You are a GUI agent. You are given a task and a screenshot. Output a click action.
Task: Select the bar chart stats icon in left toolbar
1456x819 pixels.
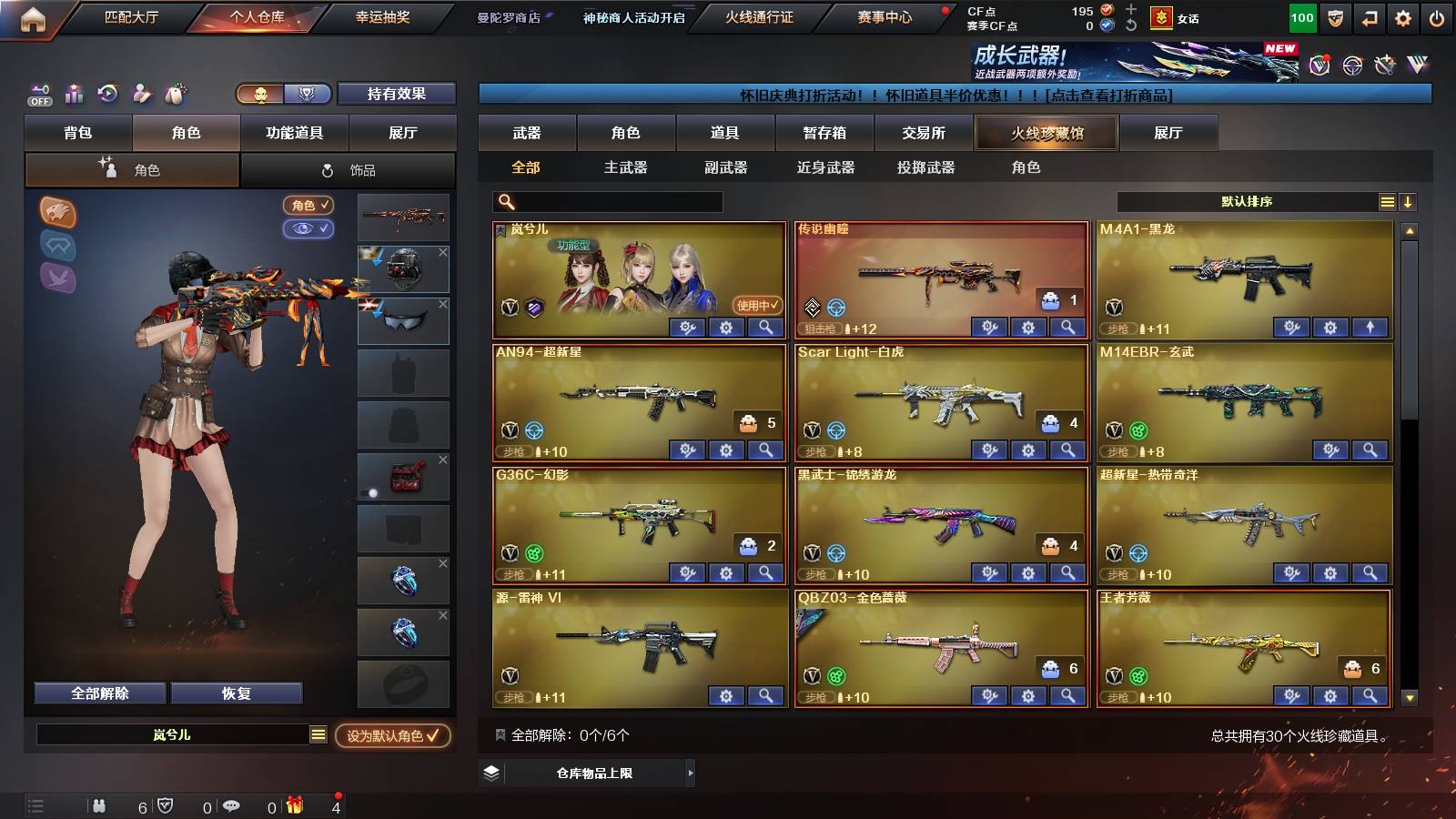[x=74, y=94]
